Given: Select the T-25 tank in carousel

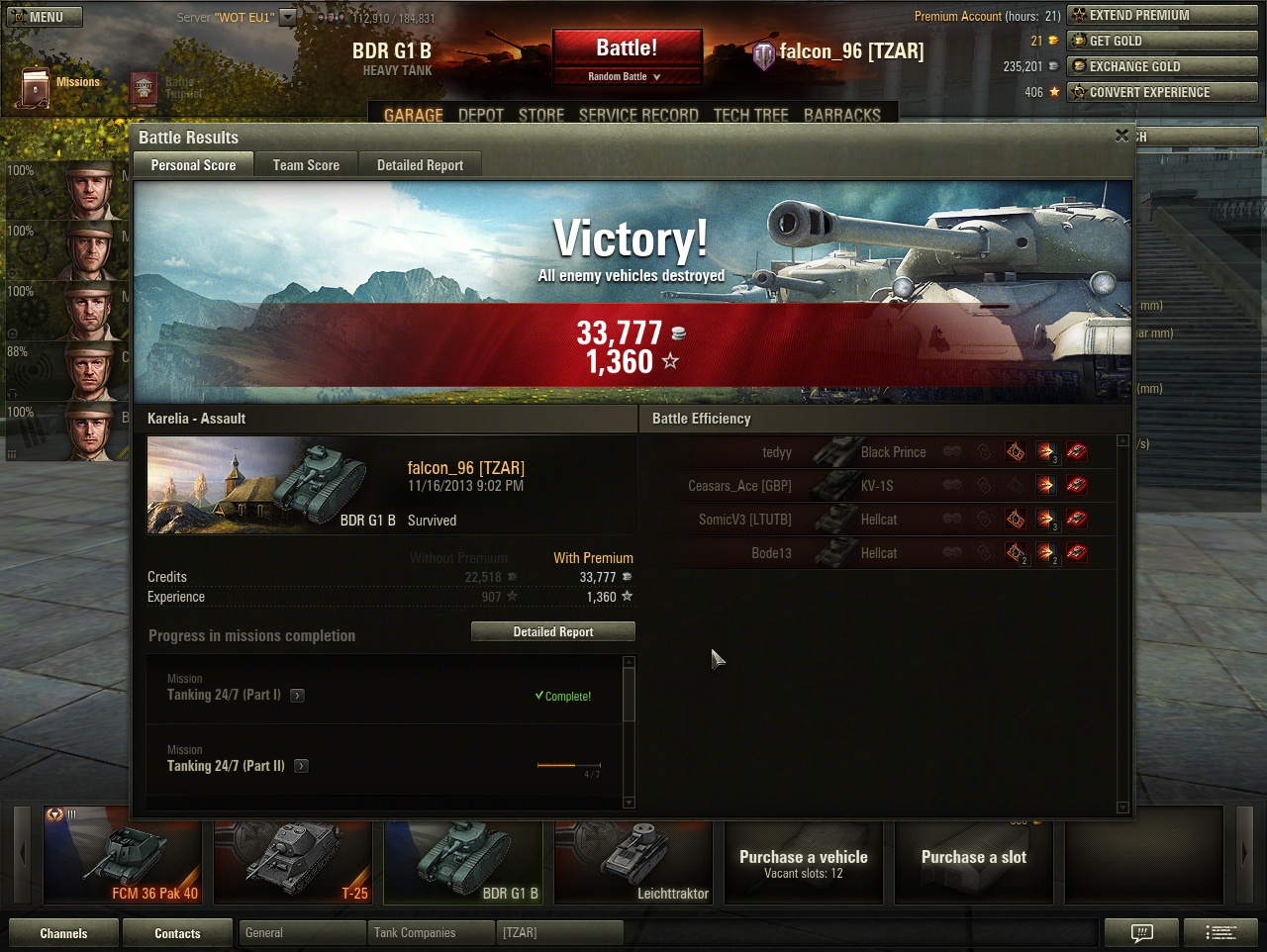Looking at the screenshot, I should (x=293, y=856).
